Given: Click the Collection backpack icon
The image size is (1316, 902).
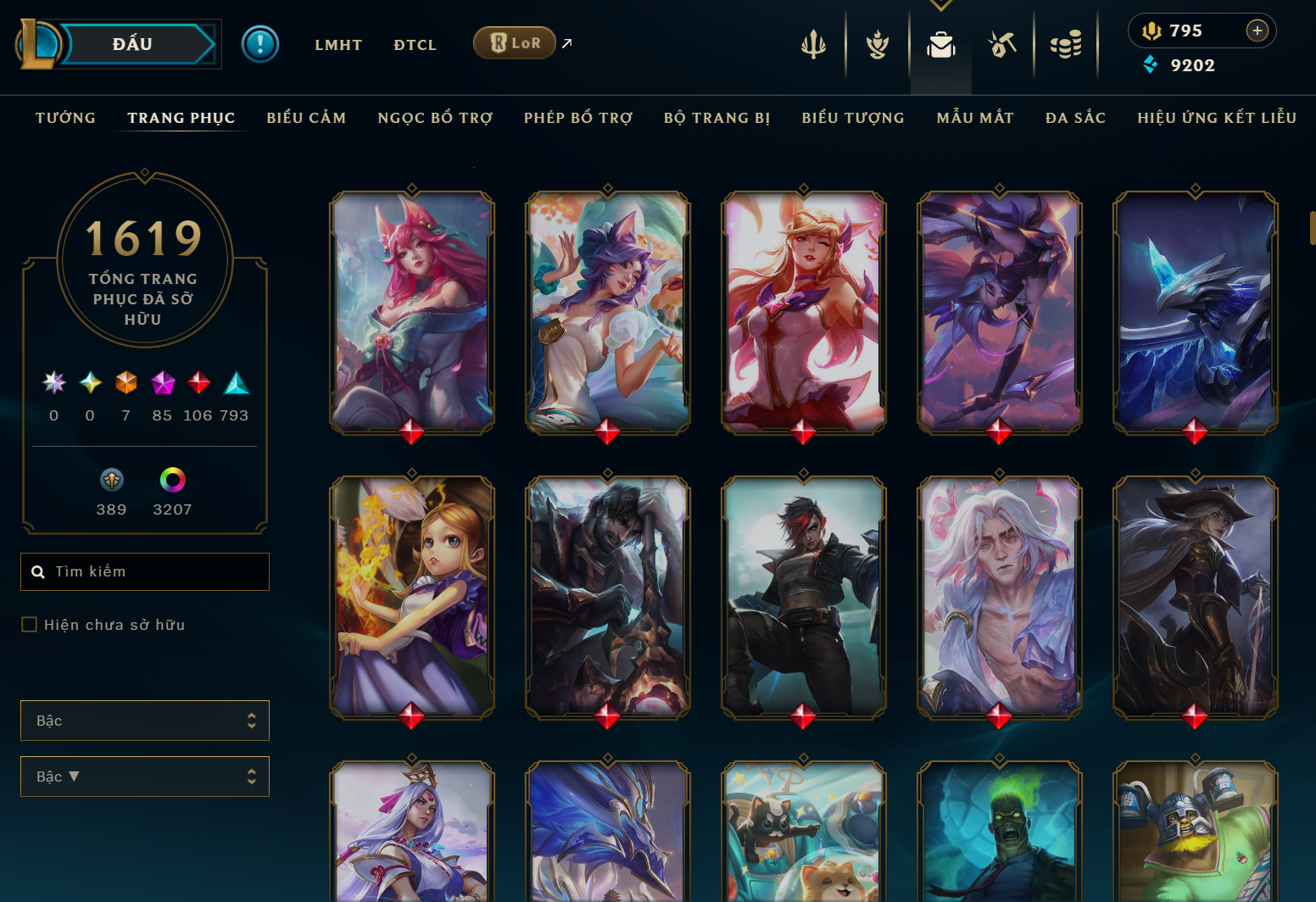Looking at the screenshot, I should (940, 44).
